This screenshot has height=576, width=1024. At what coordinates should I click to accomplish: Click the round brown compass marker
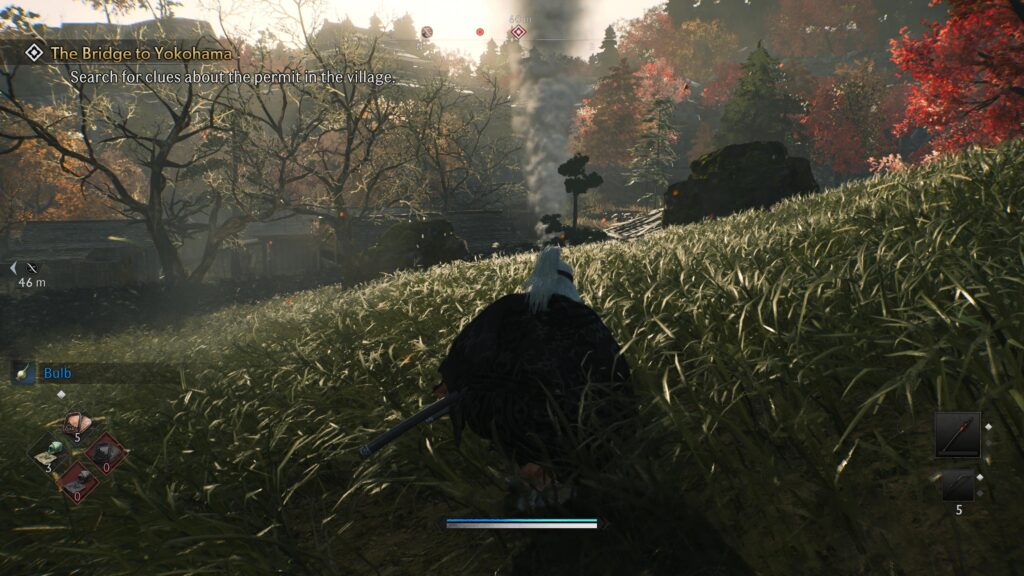tap(427, 32)
